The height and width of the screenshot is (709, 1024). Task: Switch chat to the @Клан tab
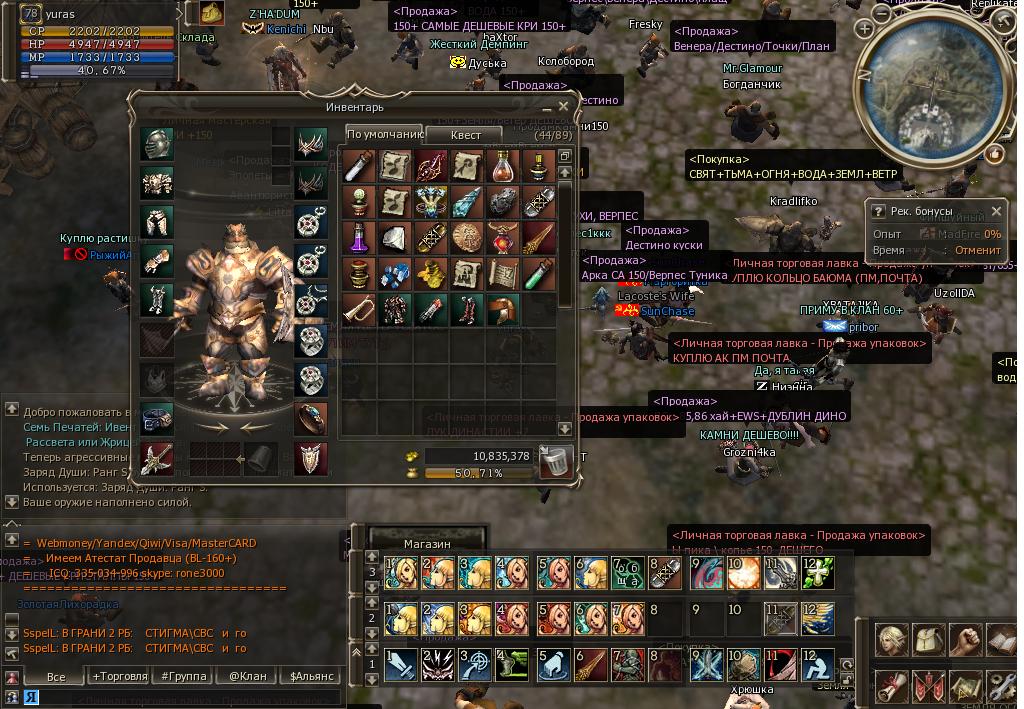click(x=248, y=676)
